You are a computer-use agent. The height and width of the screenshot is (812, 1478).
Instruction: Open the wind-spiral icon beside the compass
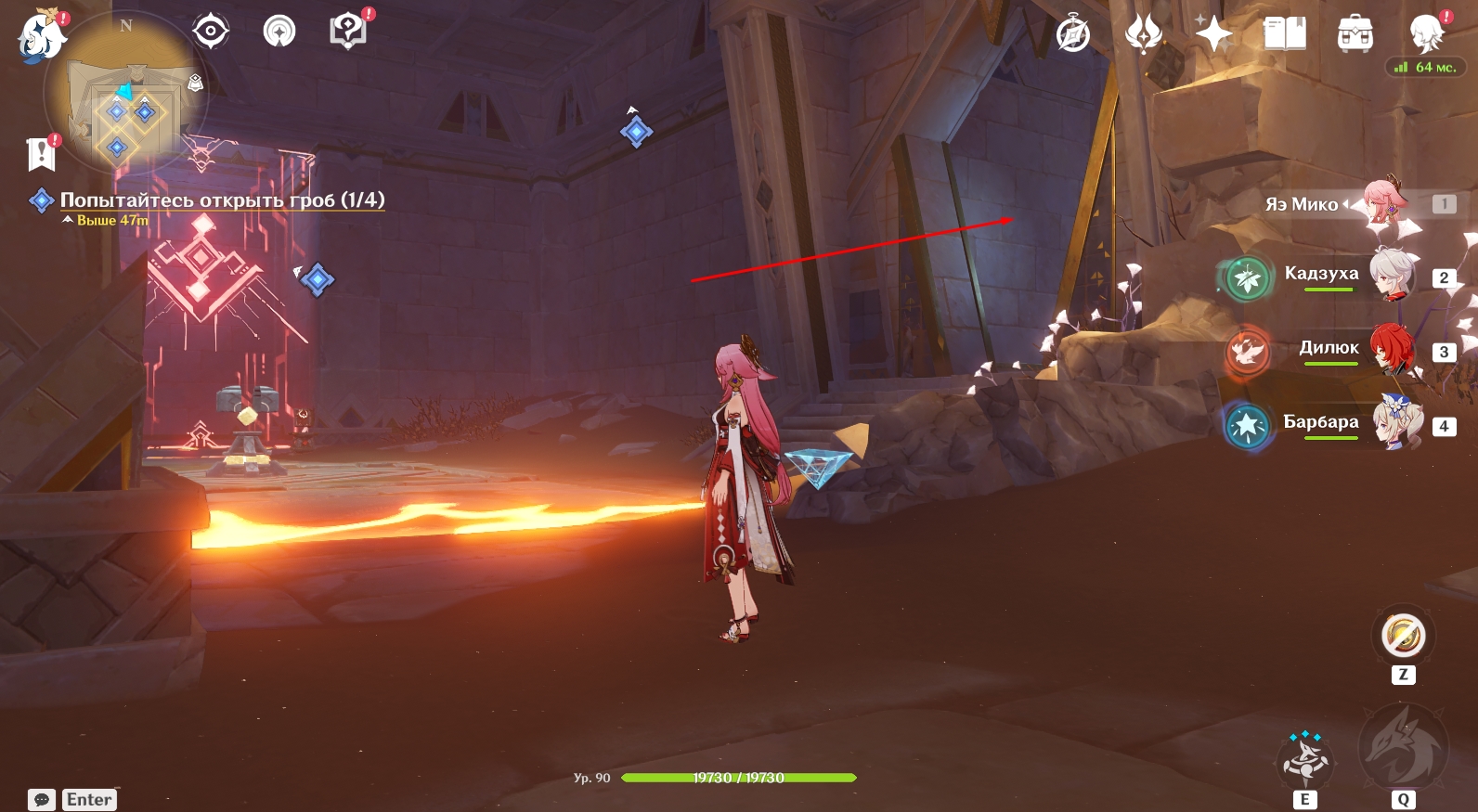pos(1144,34)
